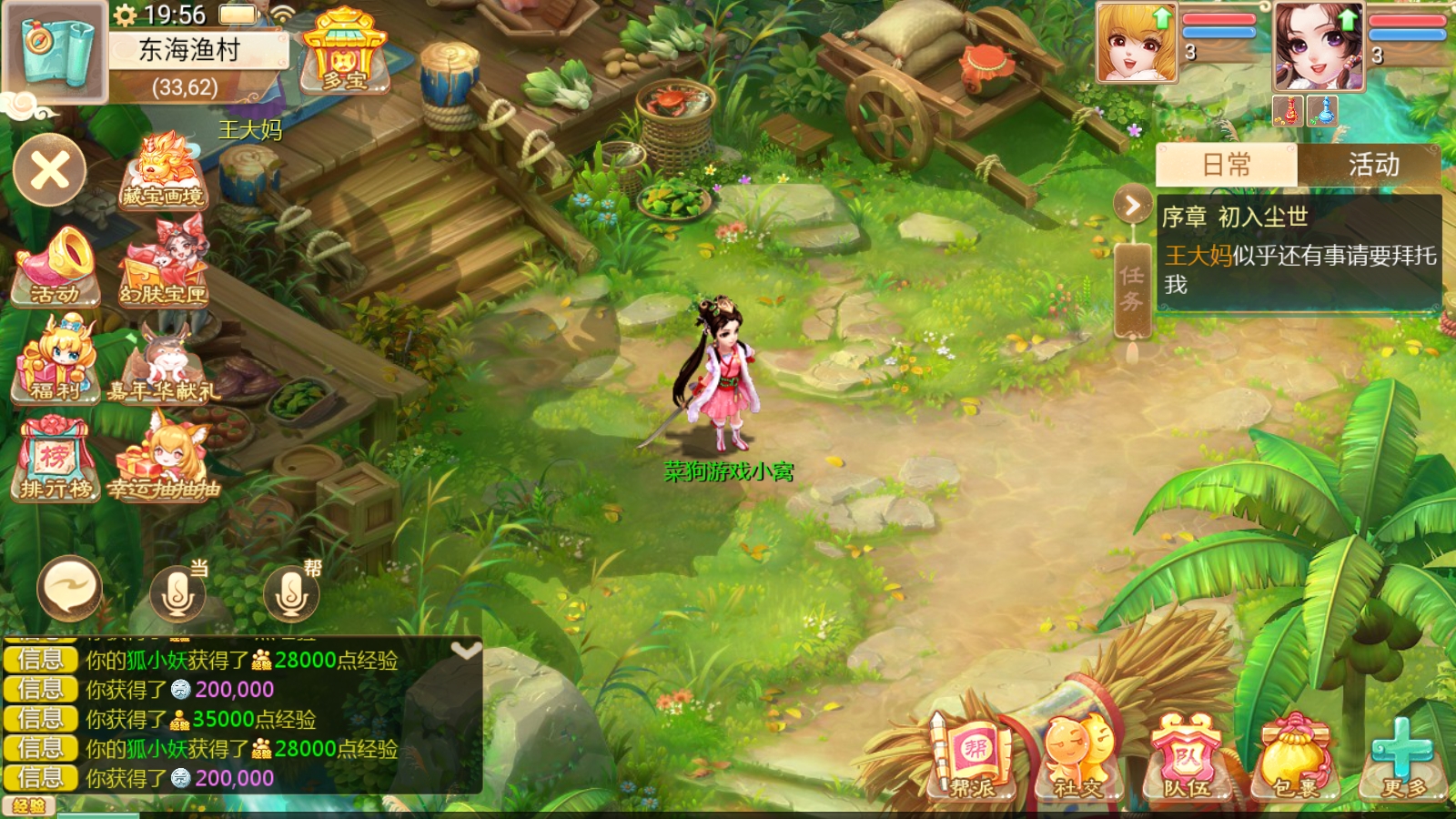Close the left menu with the X
The width and height of the screenshot is (1456, 819).
(x=50, y=170)
